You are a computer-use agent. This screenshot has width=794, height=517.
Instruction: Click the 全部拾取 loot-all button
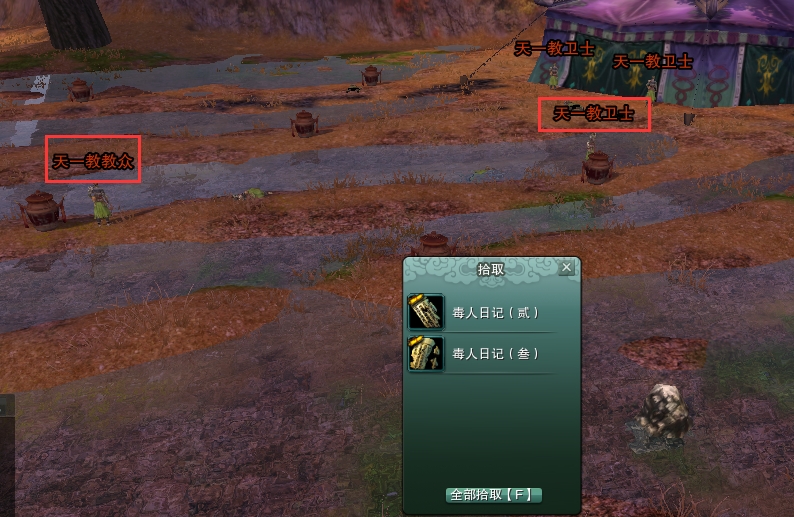494,495
